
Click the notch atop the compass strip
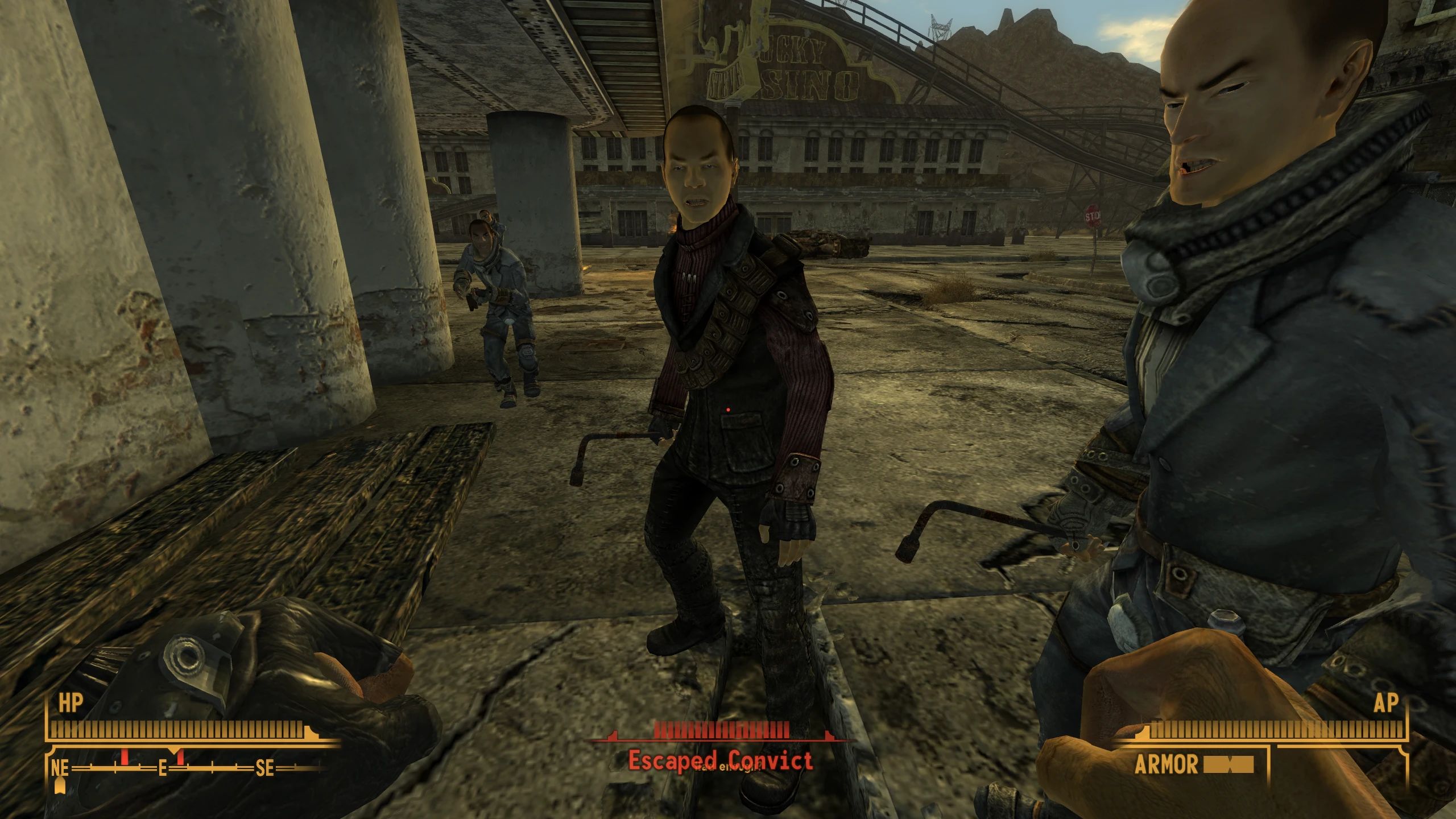pos(174,750)
